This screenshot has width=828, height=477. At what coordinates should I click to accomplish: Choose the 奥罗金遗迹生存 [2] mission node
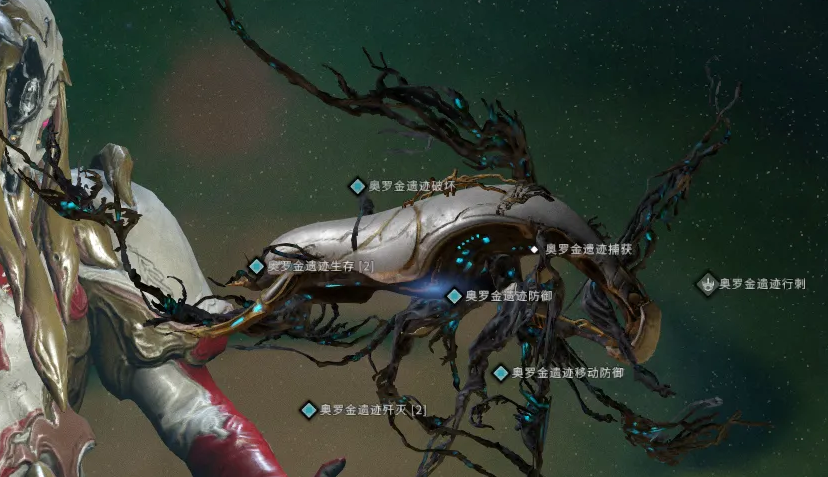(257, 267)
